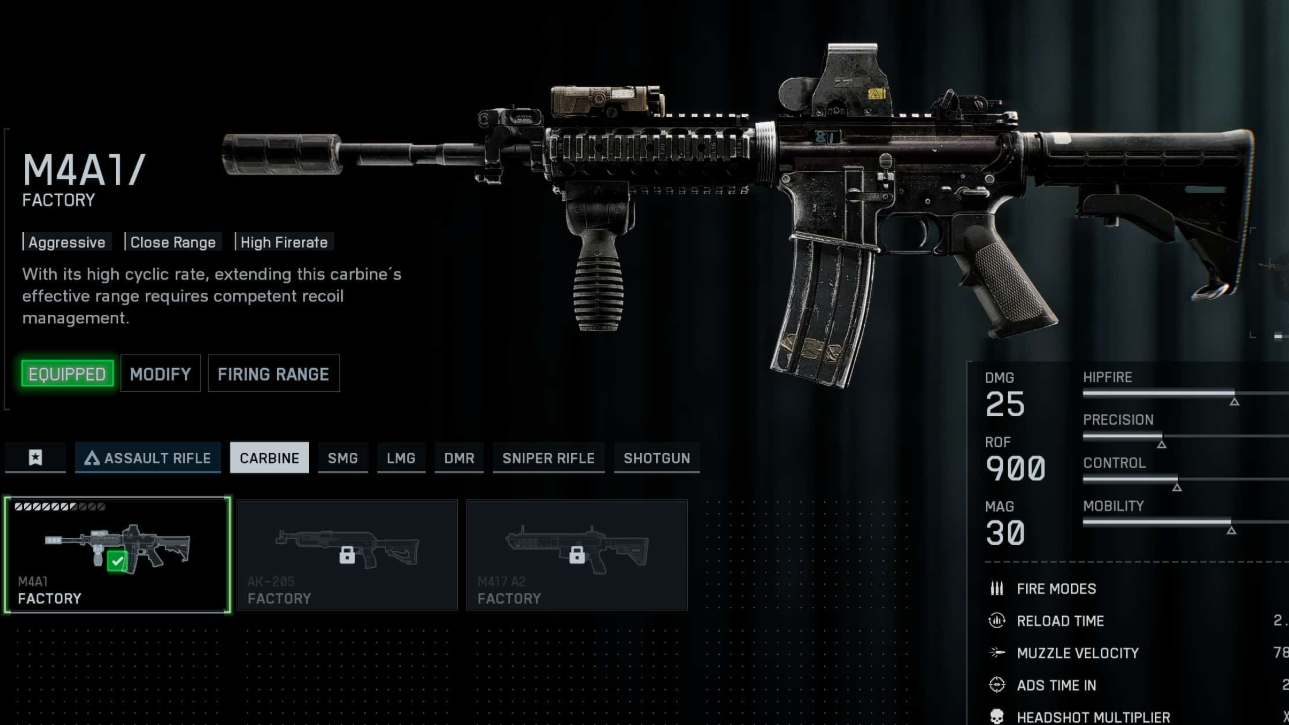The height and width of the screenshot is (725, 1289).
Task: Show favorites with the bookmark tab
Action: click(35, 458)
